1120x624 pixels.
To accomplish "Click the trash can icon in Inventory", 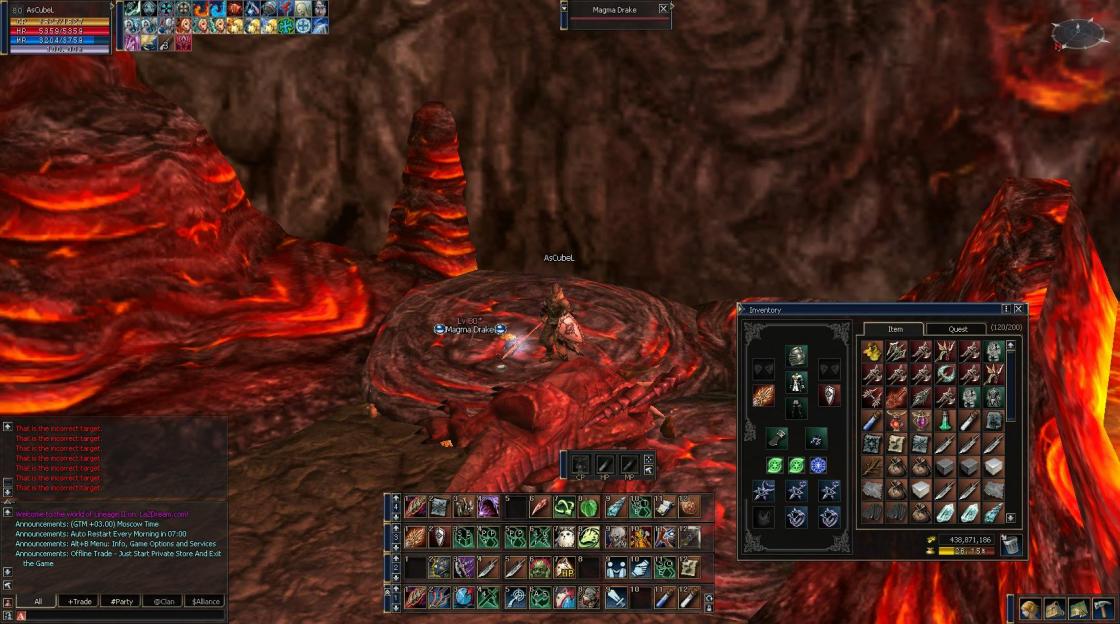I will point(1010,545).
